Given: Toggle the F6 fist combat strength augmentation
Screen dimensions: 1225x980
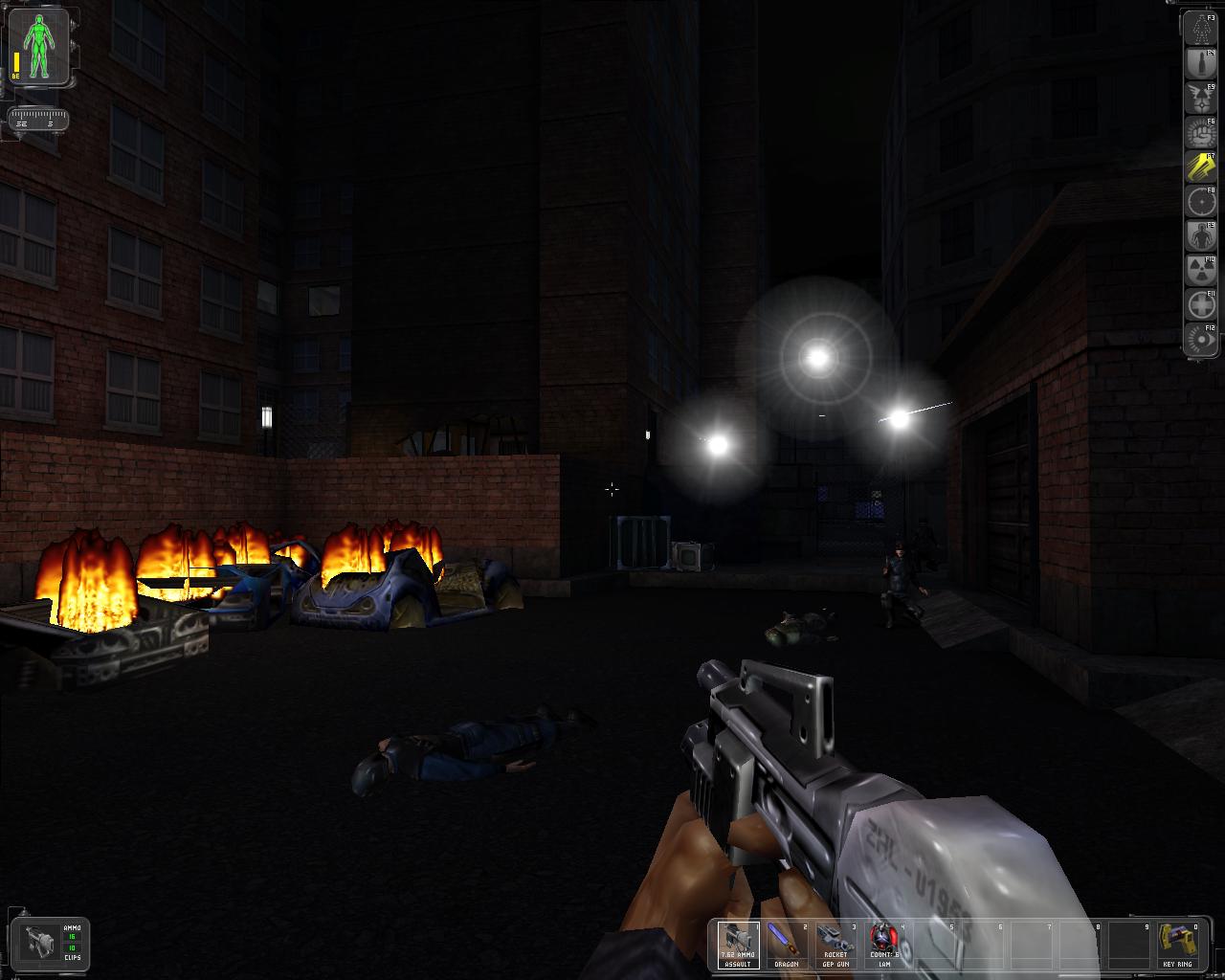Looking at the screenshot, I should point(1201,133).
